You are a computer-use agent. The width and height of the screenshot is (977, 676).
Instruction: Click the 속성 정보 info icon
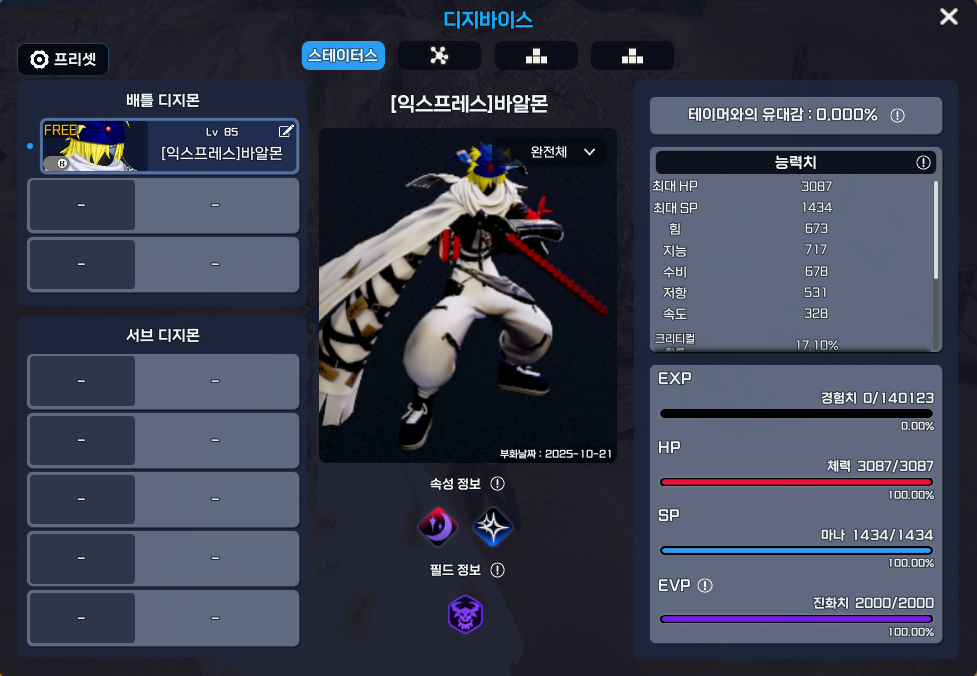pyautogui.click(x=497, y=484)
